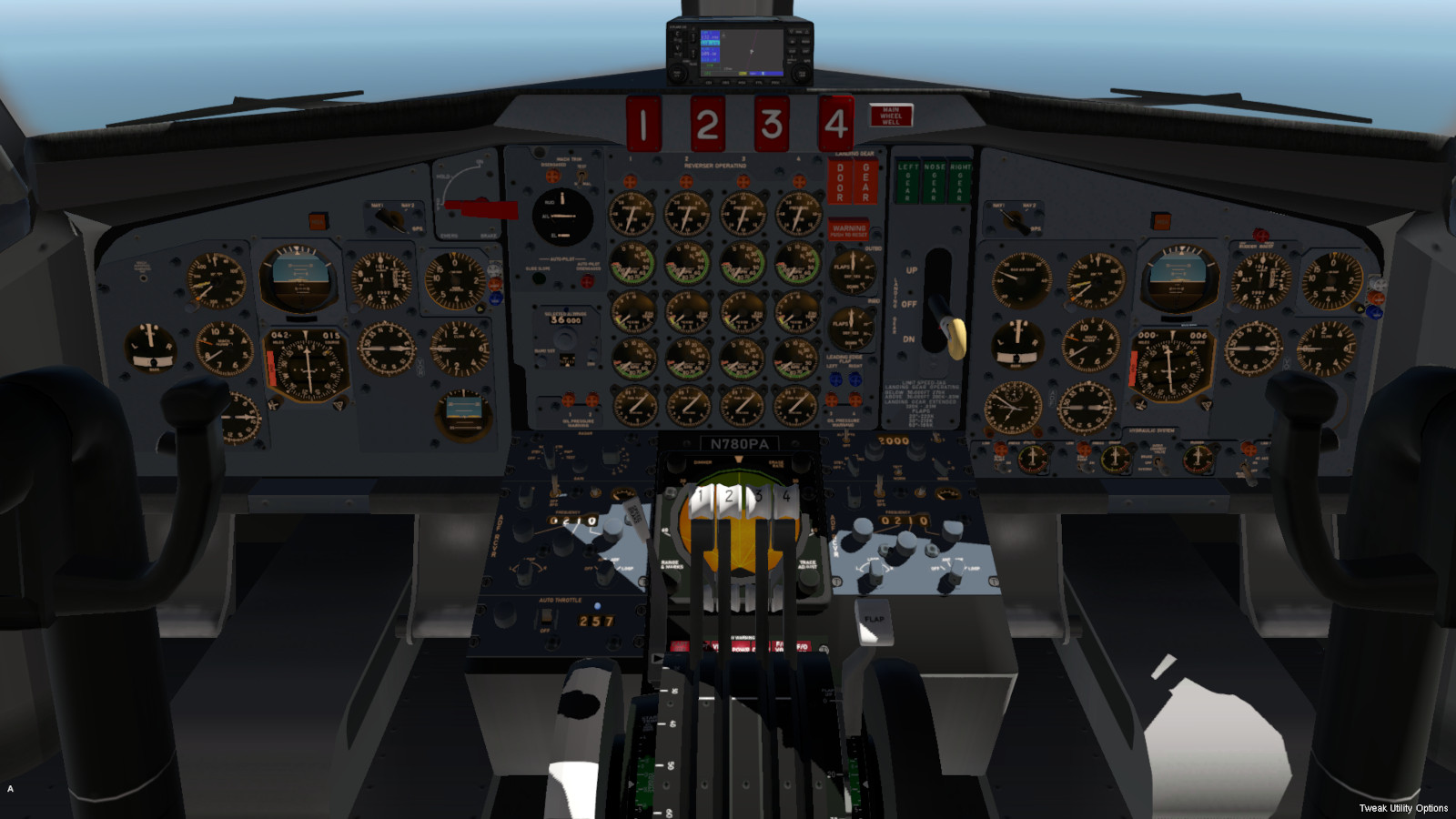Click the Main Wheel Well warning light
The image size is (1456, 819).
[891, 116]
